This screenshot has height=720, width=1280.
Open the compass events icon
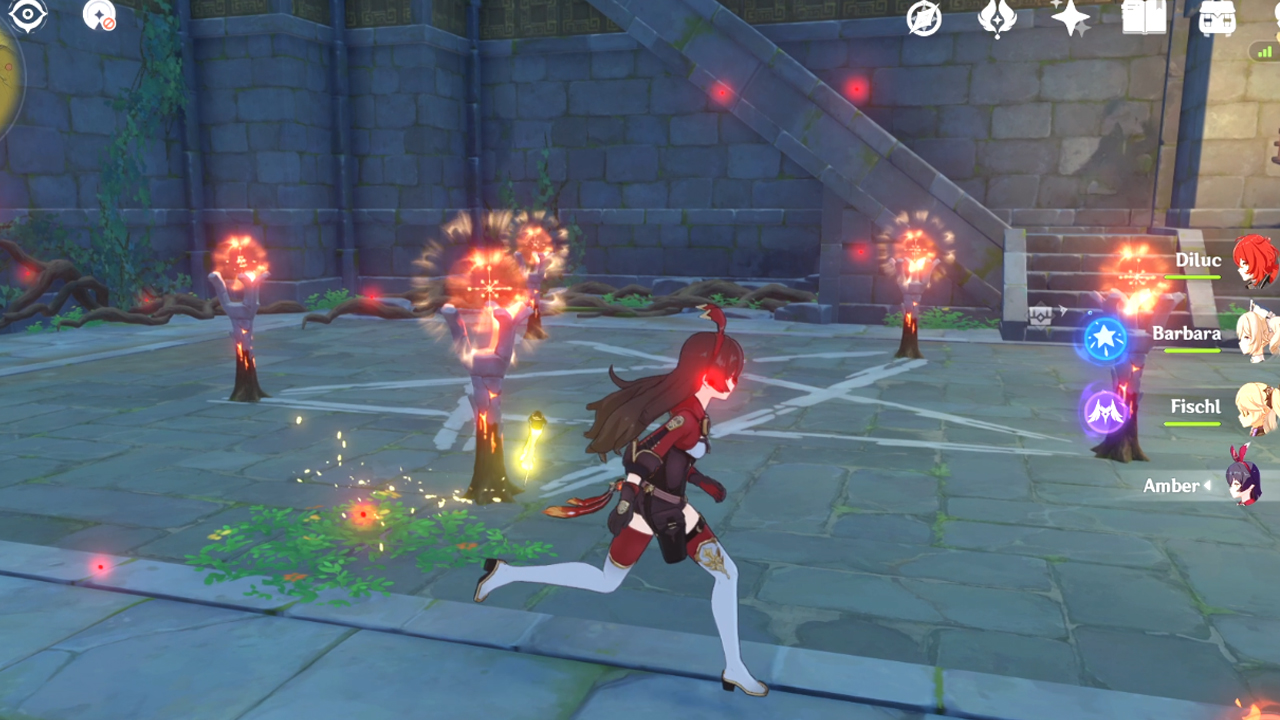click(924, 18)
